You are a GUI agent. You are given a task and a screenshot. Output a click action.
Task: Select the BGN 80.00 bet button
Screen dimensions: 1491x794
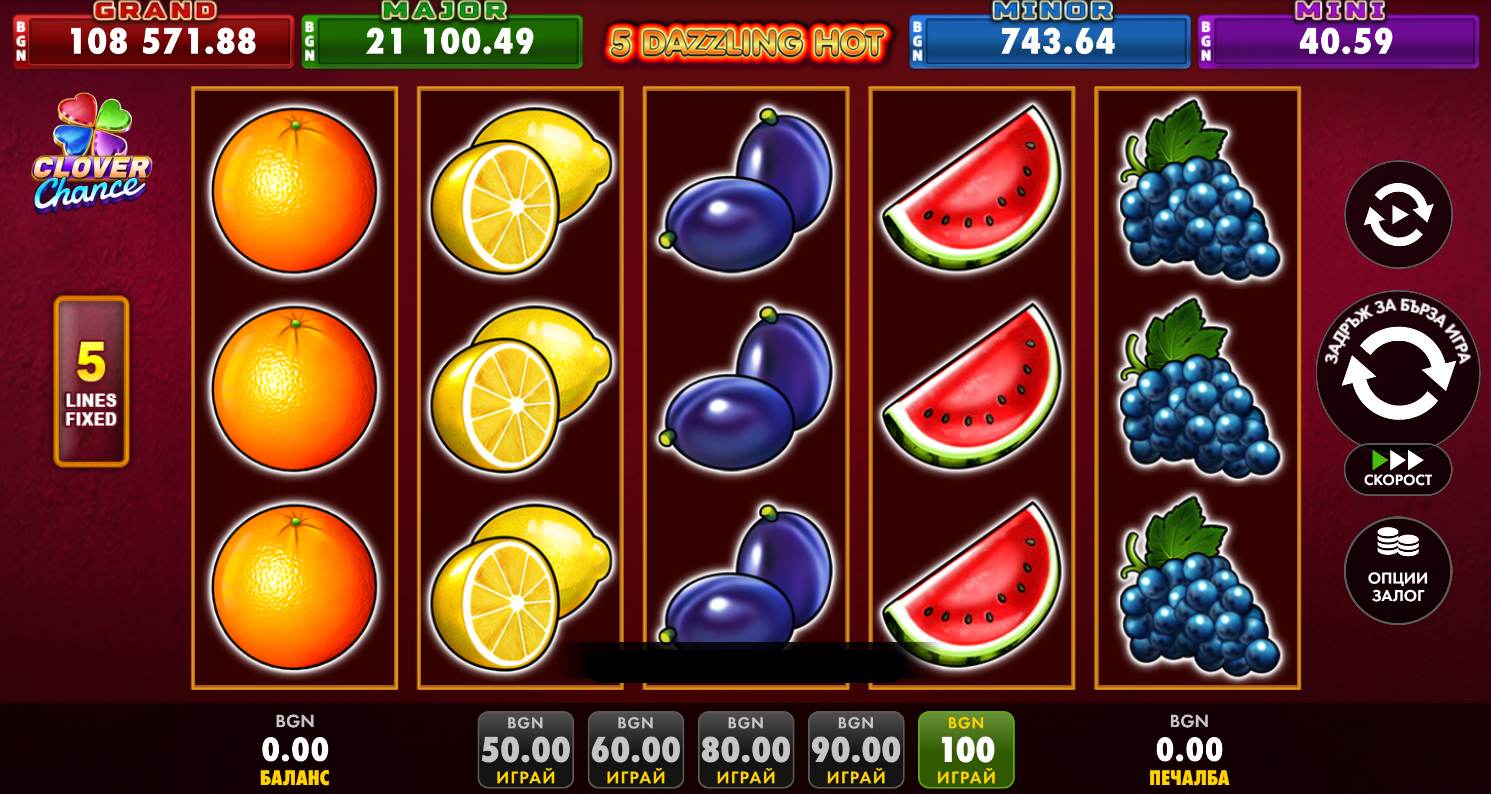pos(745,750)
